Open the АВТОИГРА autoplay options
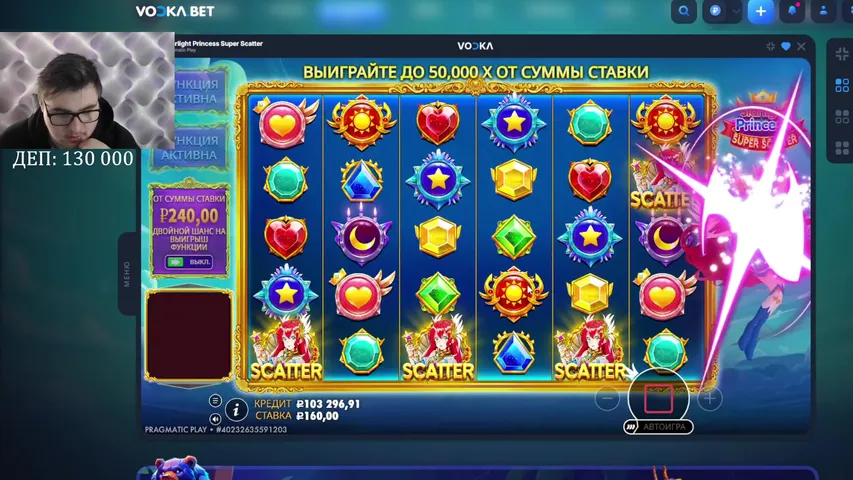Viewport: 853px width, 480px height. pyautogui.click(x=659, y=427)
